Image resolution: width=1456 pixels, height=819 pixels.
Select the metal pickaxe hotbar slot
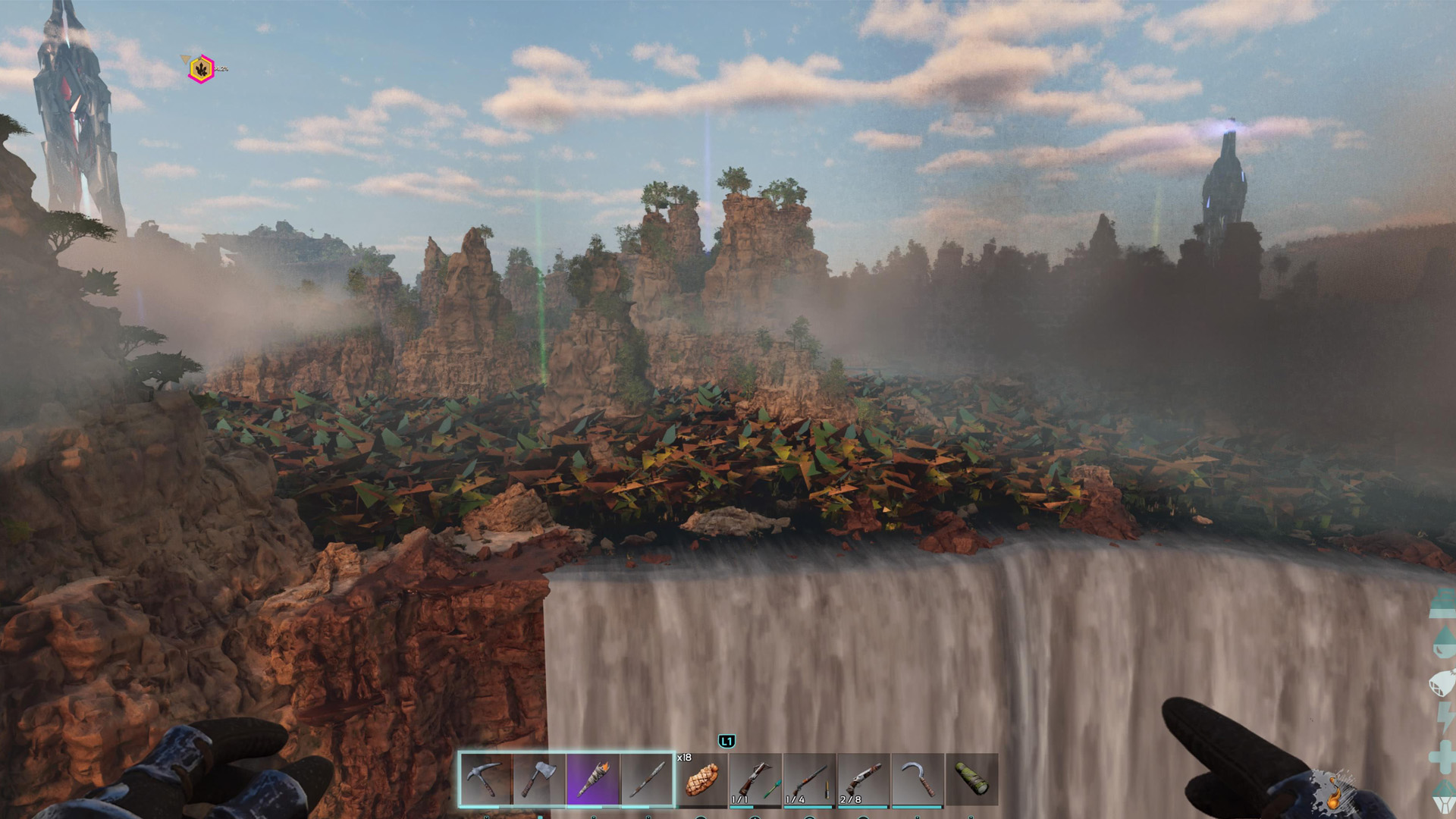click(x=485, y=779)
